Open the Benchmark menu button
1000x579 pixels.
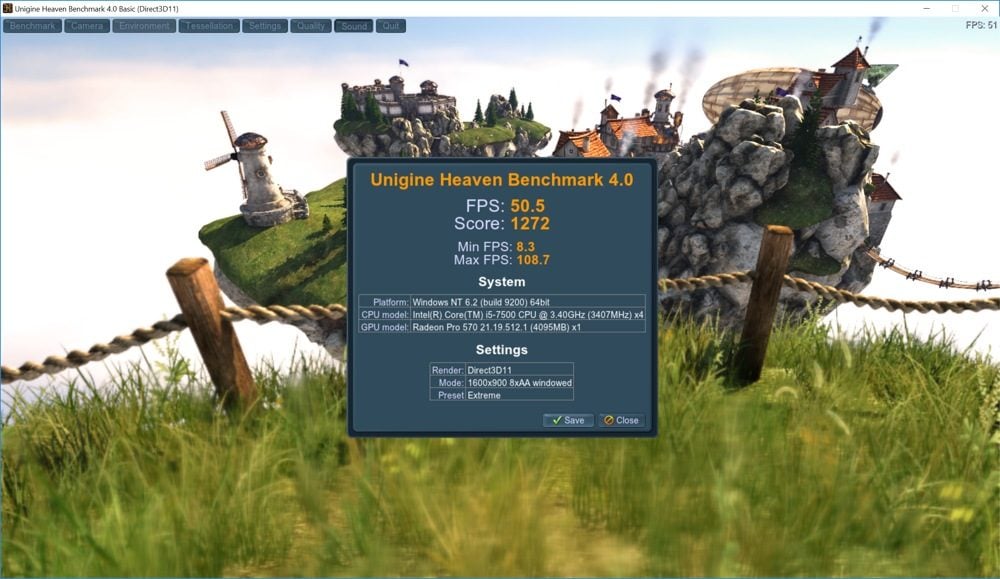[32, 26]
